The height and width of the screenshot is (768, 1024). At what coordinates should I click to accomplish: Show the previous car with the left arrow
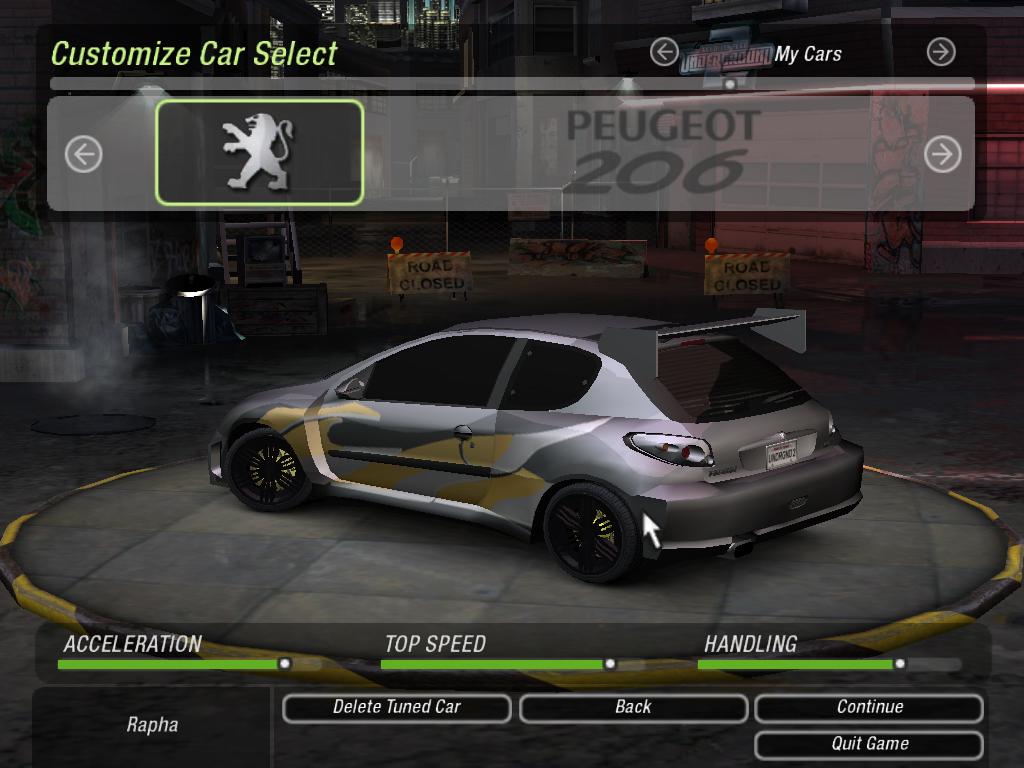coord(84,154)
